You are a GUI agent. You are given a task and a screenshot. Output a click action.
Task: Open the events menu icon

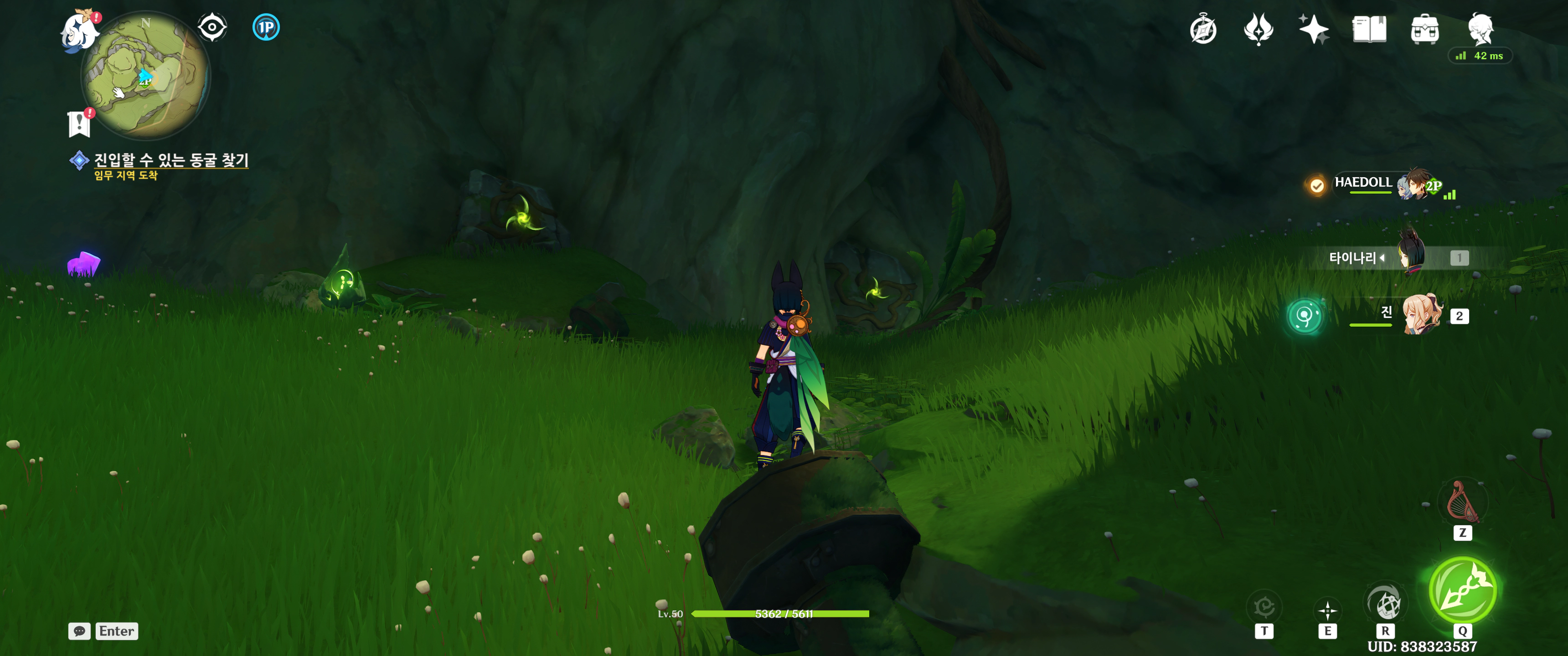pyautogui.click(x=1258, y=29)
